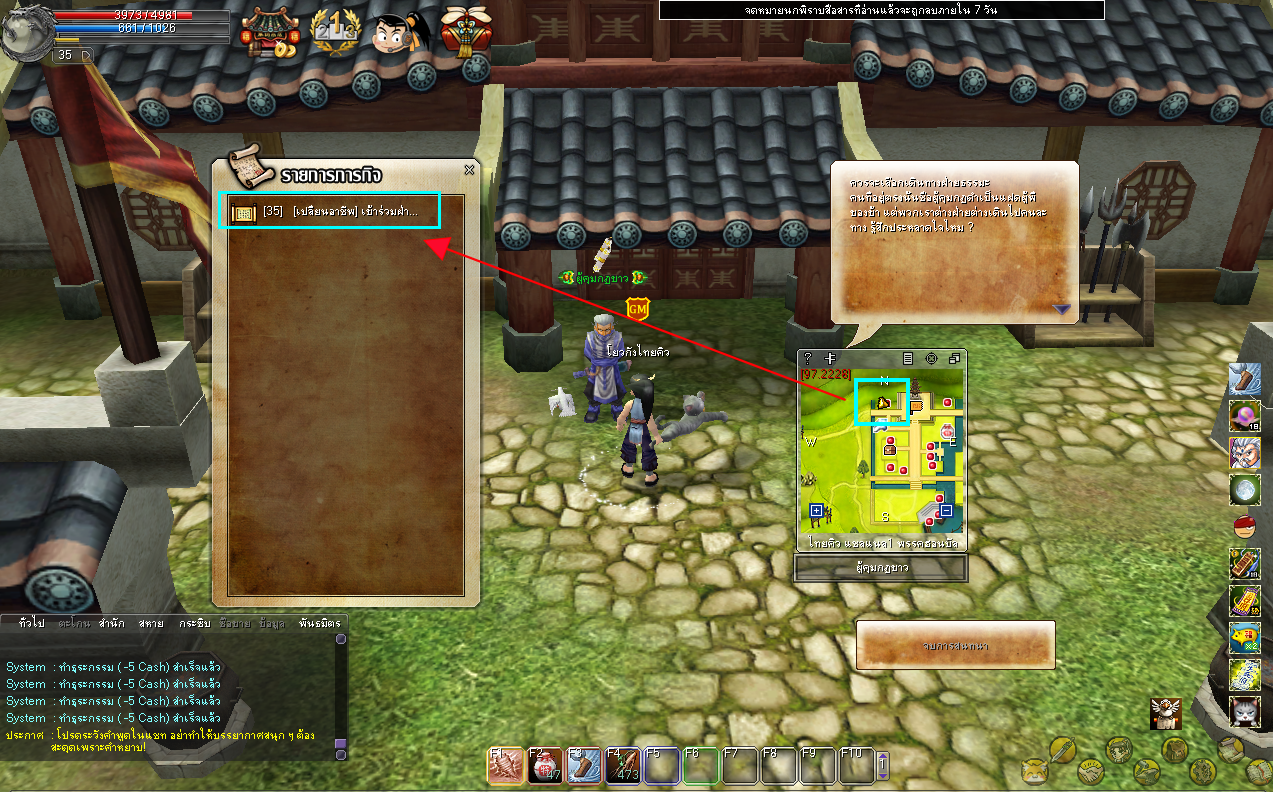Click the grey cat icon on right sidebar
Screen dimensions: 1273x792
tap(1244, 712)
